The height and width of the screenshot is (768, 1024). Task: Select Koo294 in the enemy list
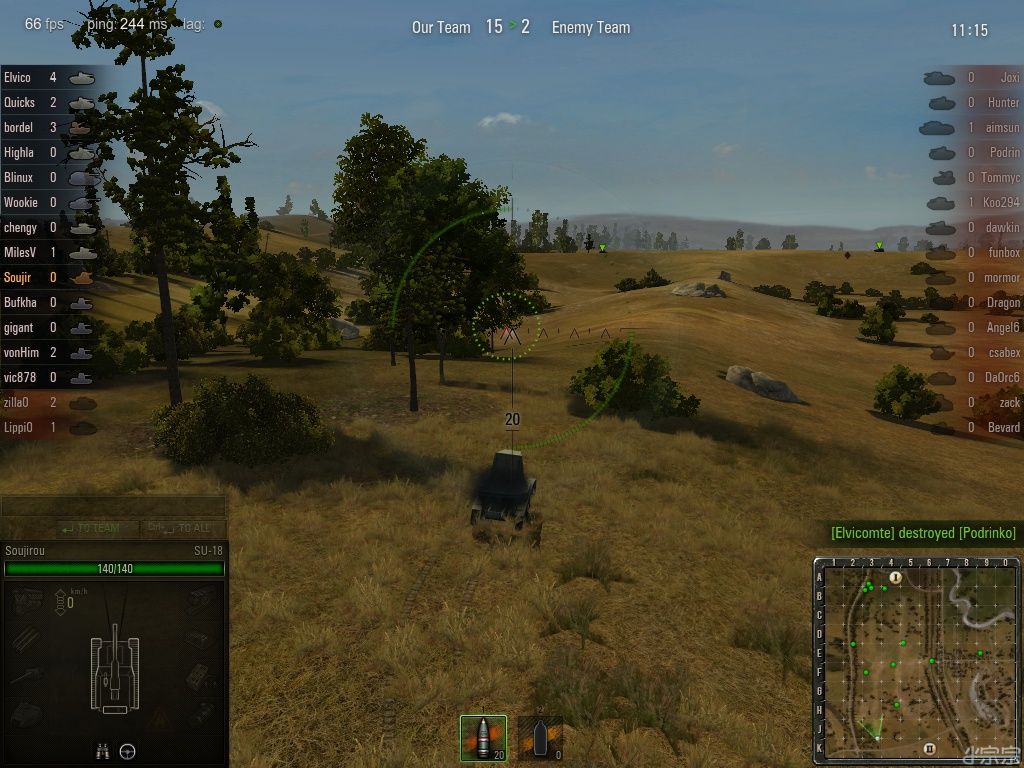click(x=1000, y=202)
